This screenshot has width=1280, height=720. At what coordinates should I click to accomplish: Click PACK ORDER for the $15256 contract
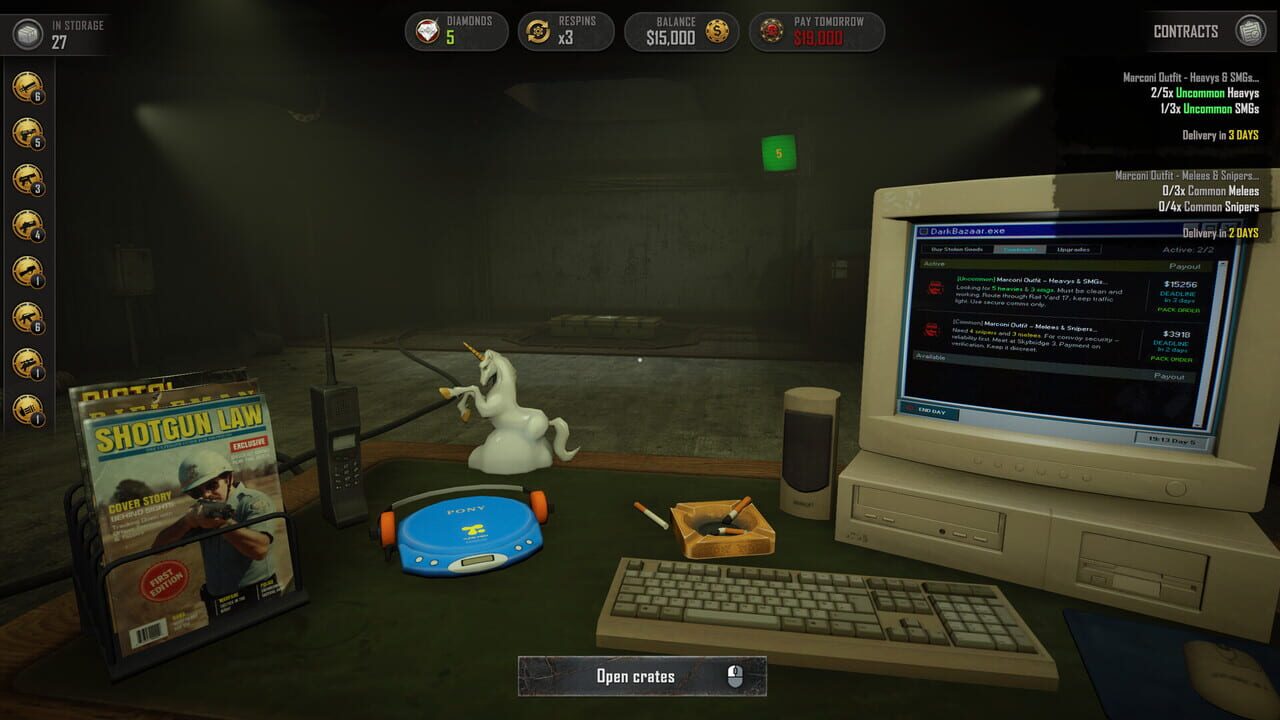click(1176, 310)
